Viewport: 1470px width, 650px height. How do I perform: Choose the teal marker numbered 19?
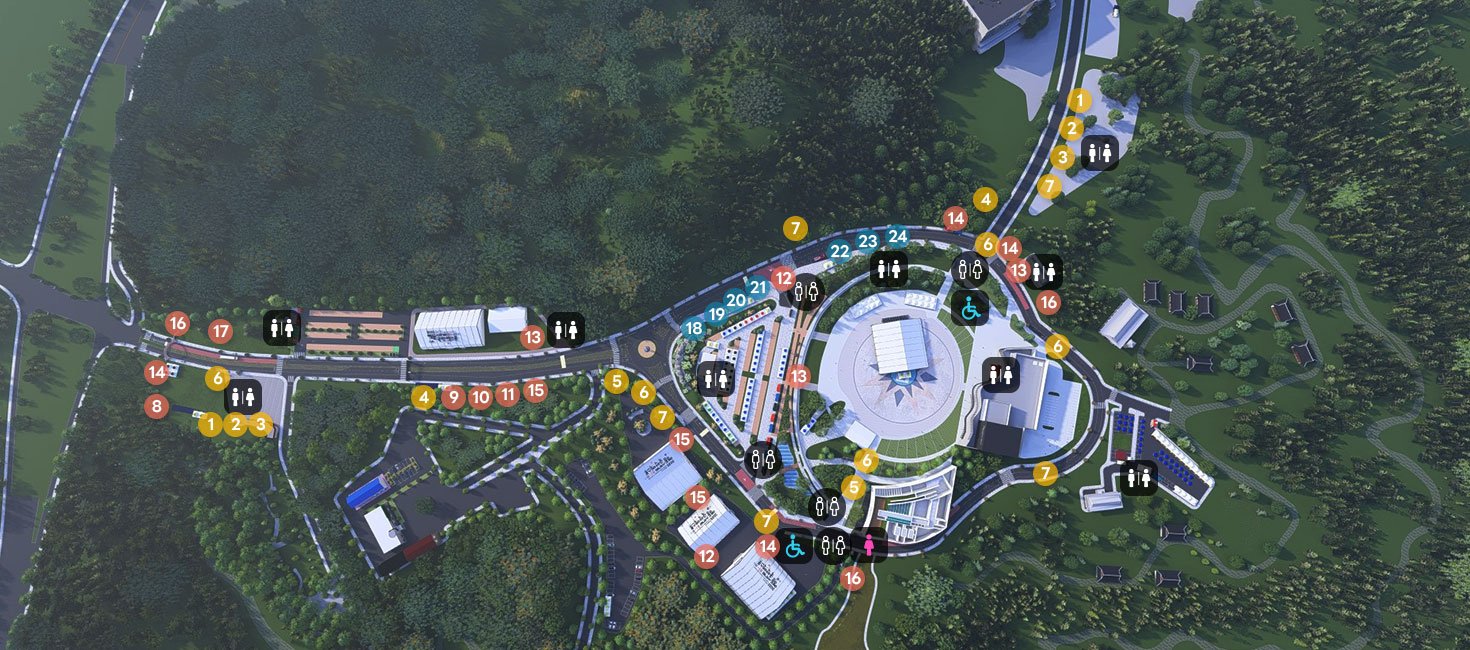(716, 314)
